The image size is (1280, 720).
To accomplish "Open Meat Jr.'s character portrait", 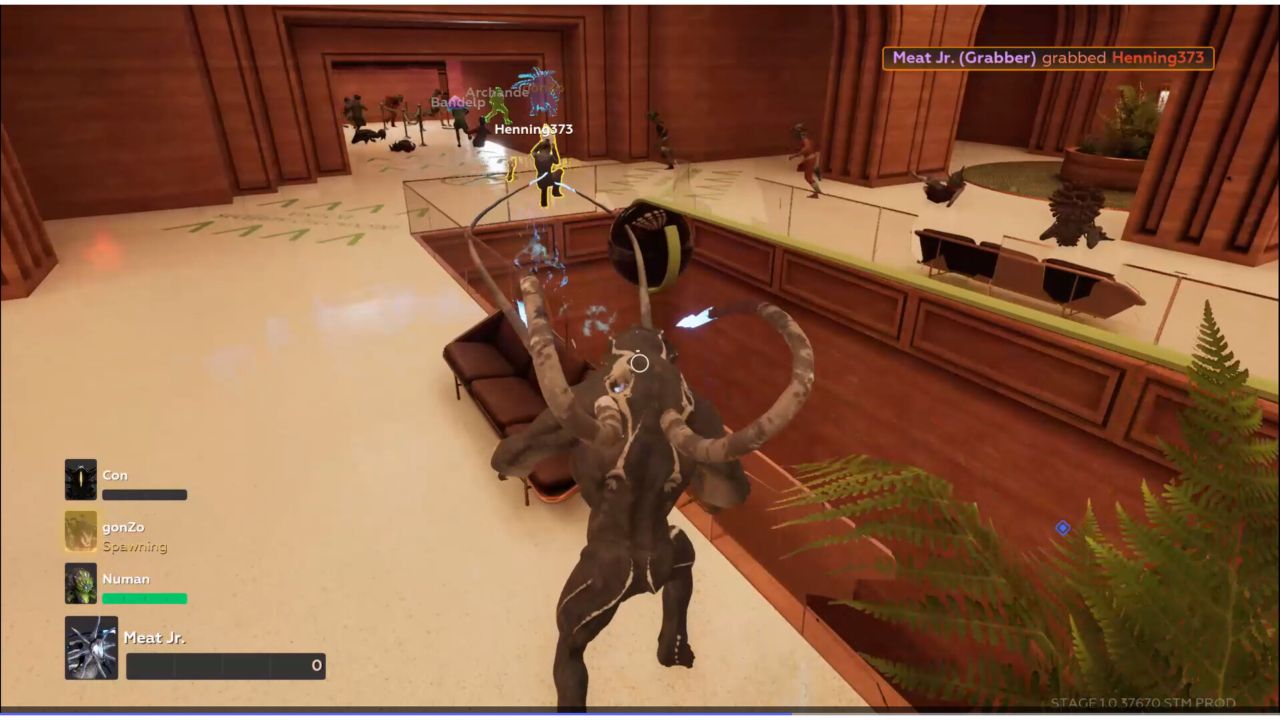I will click(x=91, y=648).
